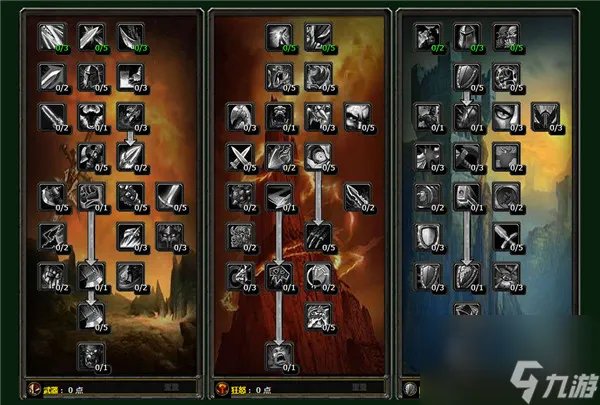600x405 pixels.
Task: Choose Booming Voice talent in Fury tree
Action: [x=279, y=37]
